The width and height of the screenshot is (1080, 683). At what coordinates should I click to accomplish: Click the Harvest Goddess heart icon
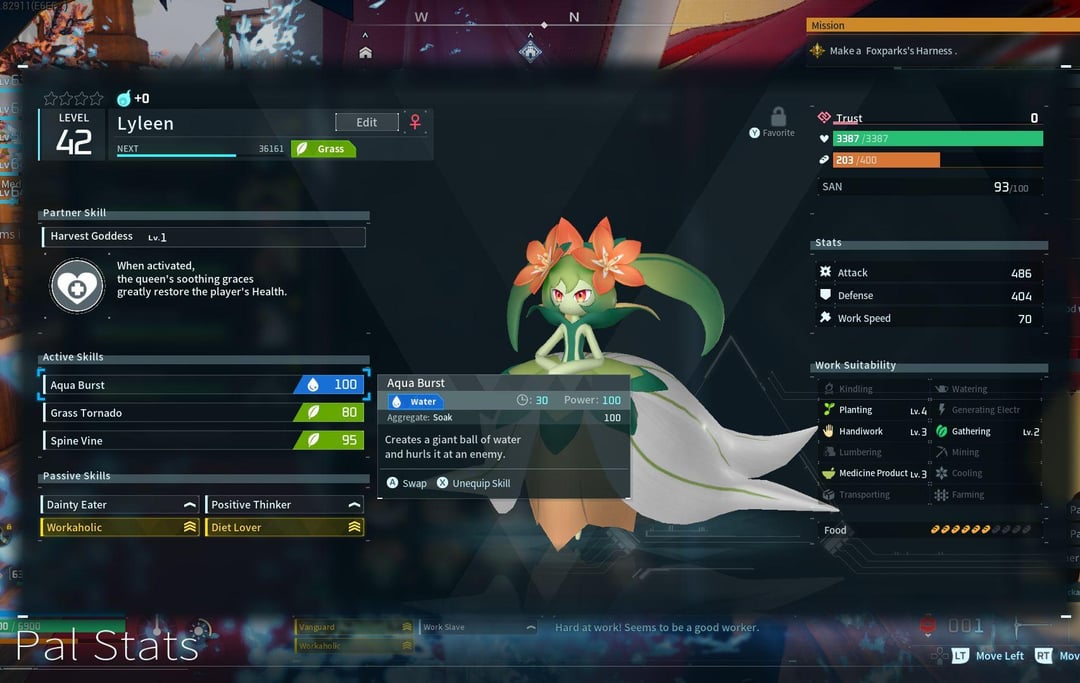[77, 285]
